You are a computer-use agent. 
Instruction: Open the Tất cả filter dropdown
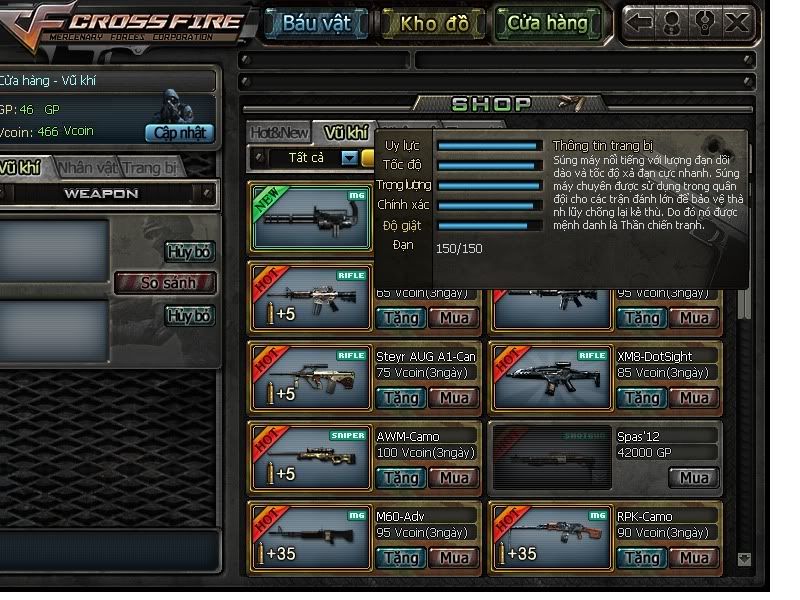pos(349,157)
